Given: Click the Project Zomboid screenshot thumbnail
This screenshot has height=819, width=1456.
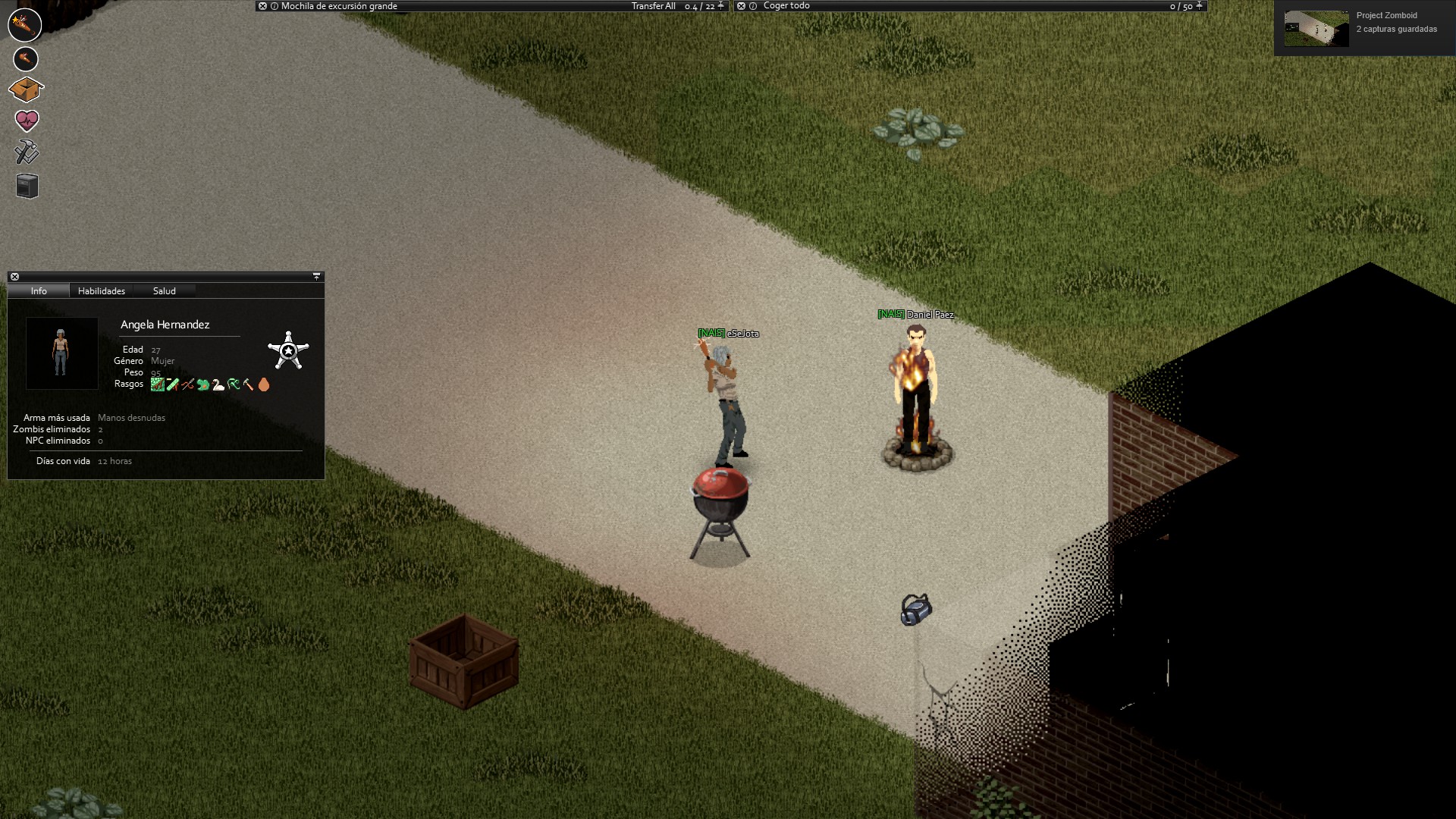Looking at the screenshot, I should point(1316,27).
